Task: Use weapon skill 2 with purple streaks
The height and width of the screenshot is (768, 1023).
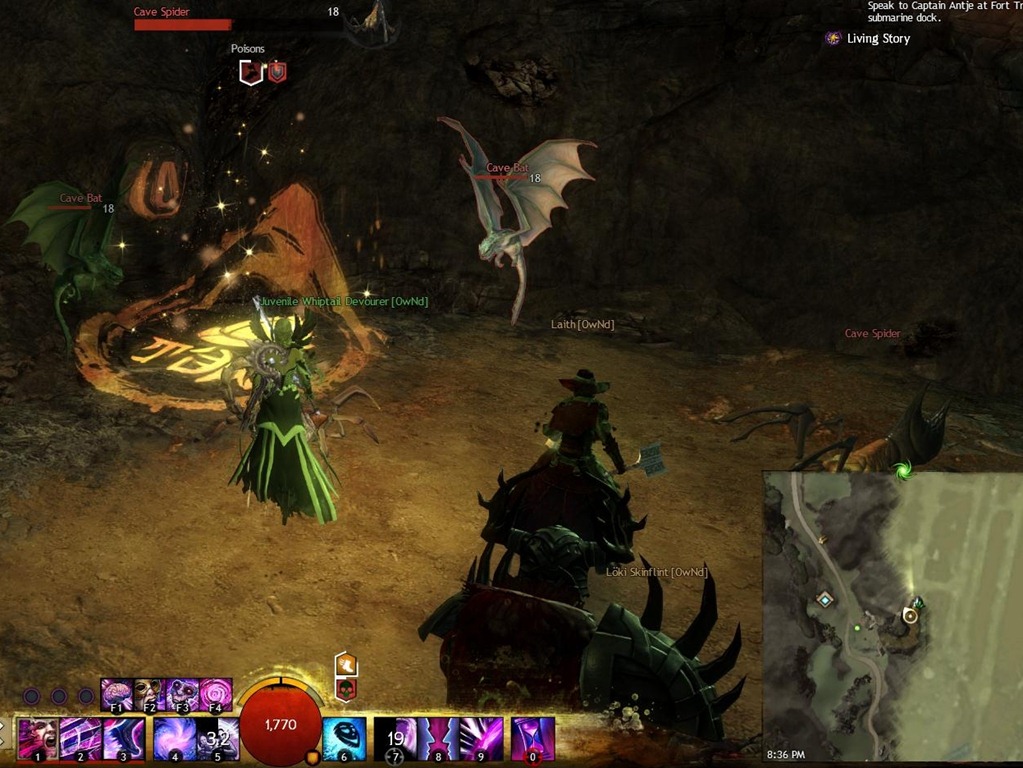Action: point(80,739)
